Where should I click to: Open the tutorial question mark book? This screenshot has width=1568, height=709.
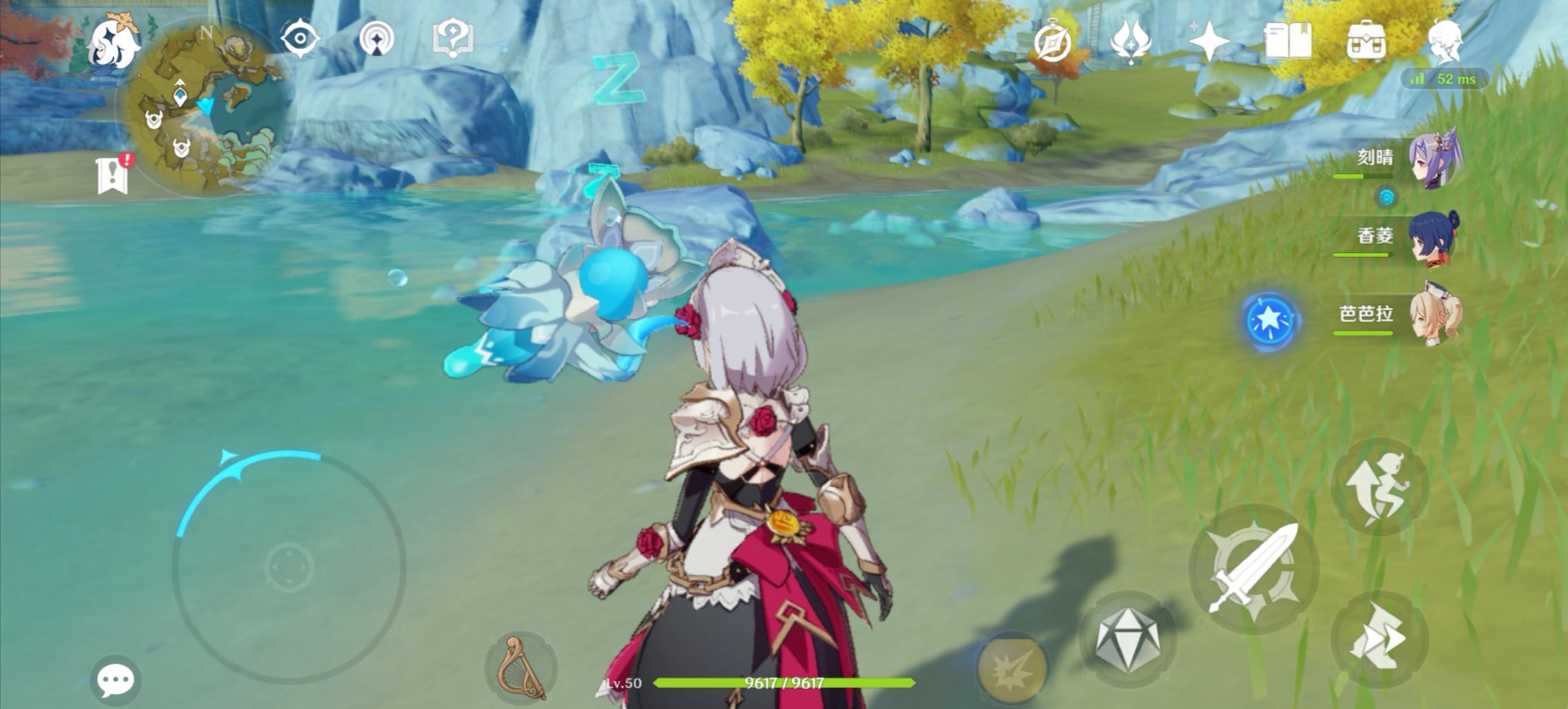click(452, 38)
